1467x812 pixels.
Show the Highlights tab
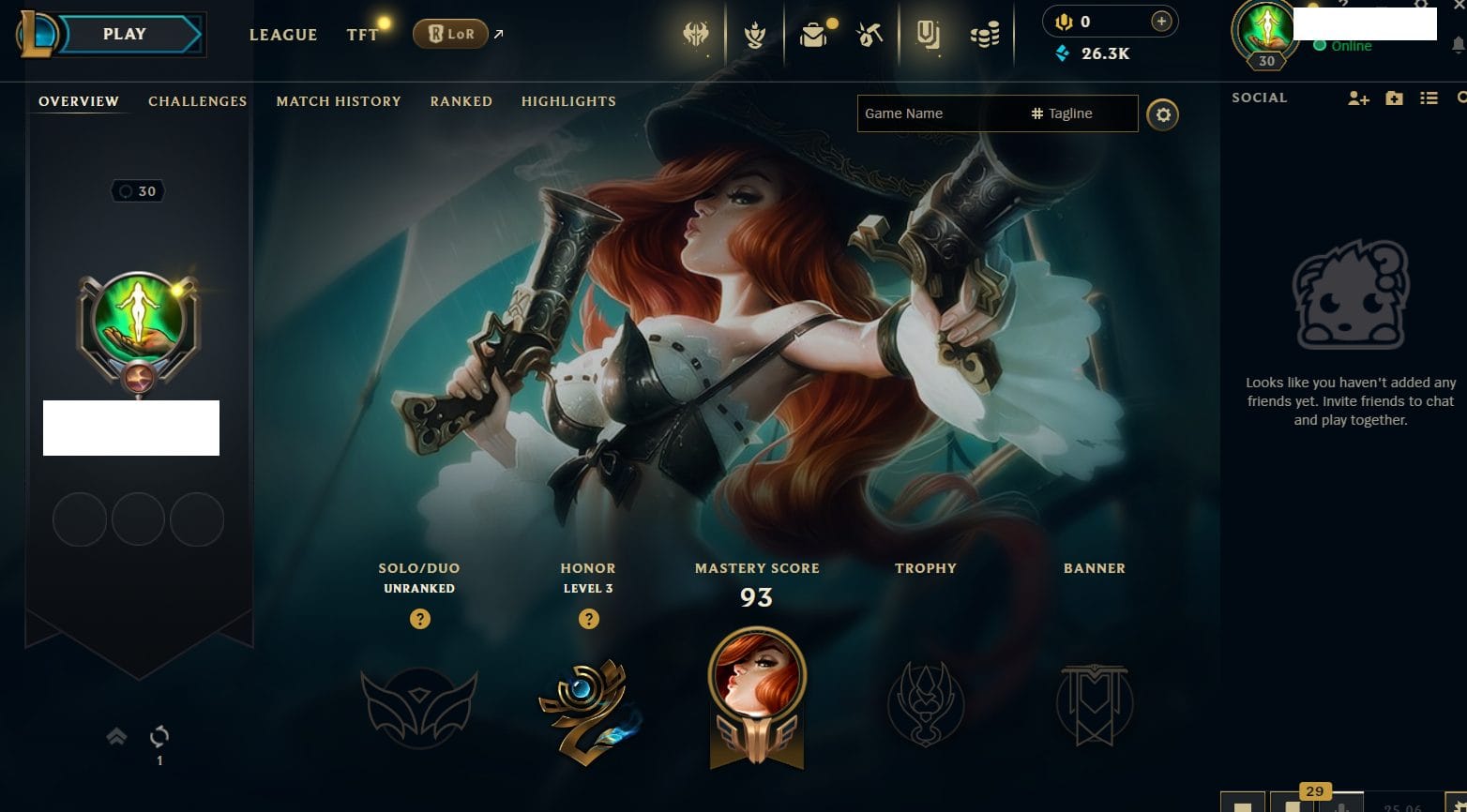[568, 101]
